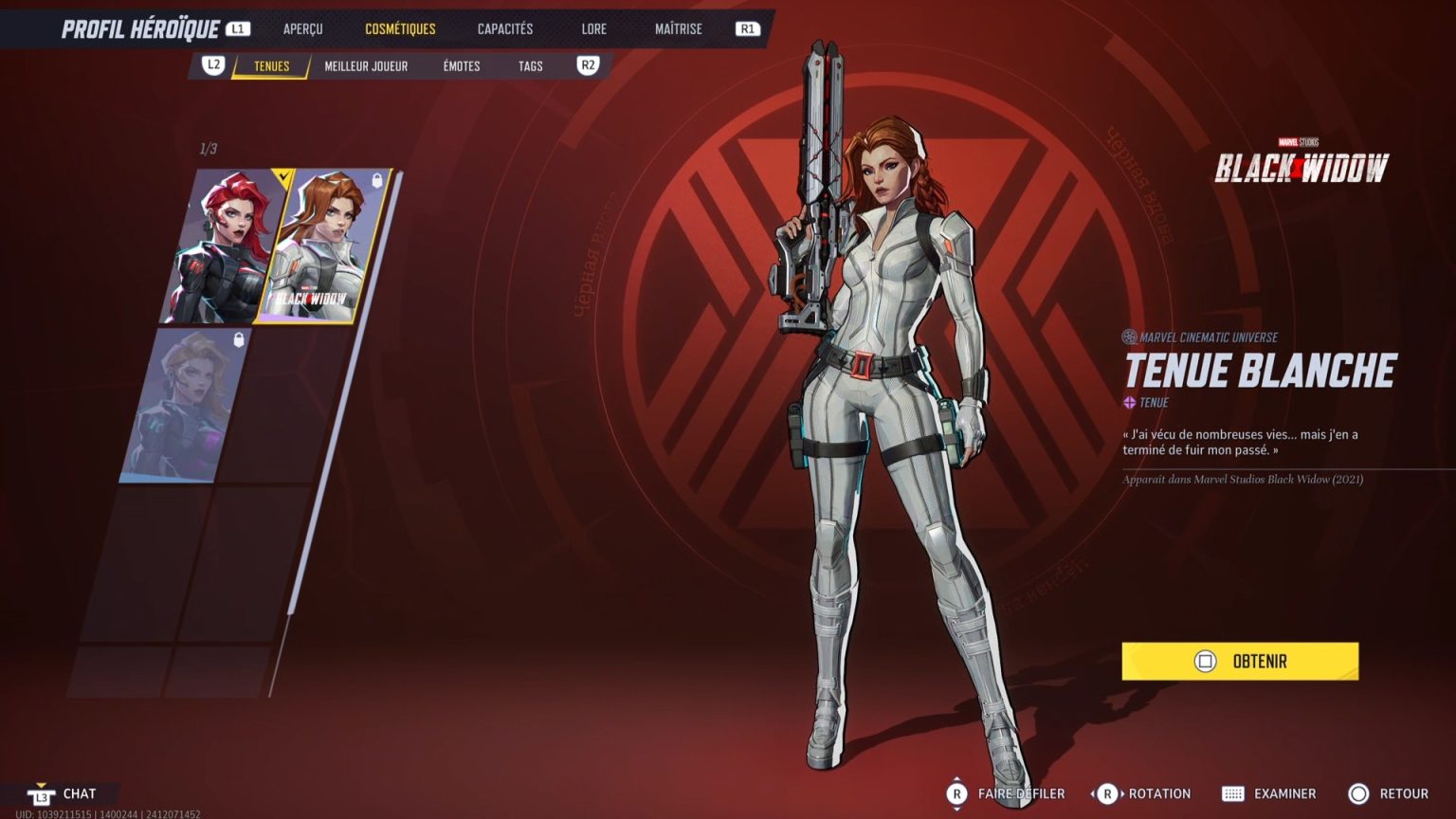1456x819 pixels.
Task: Expand the Capacités panel
Action: (503, 28)
